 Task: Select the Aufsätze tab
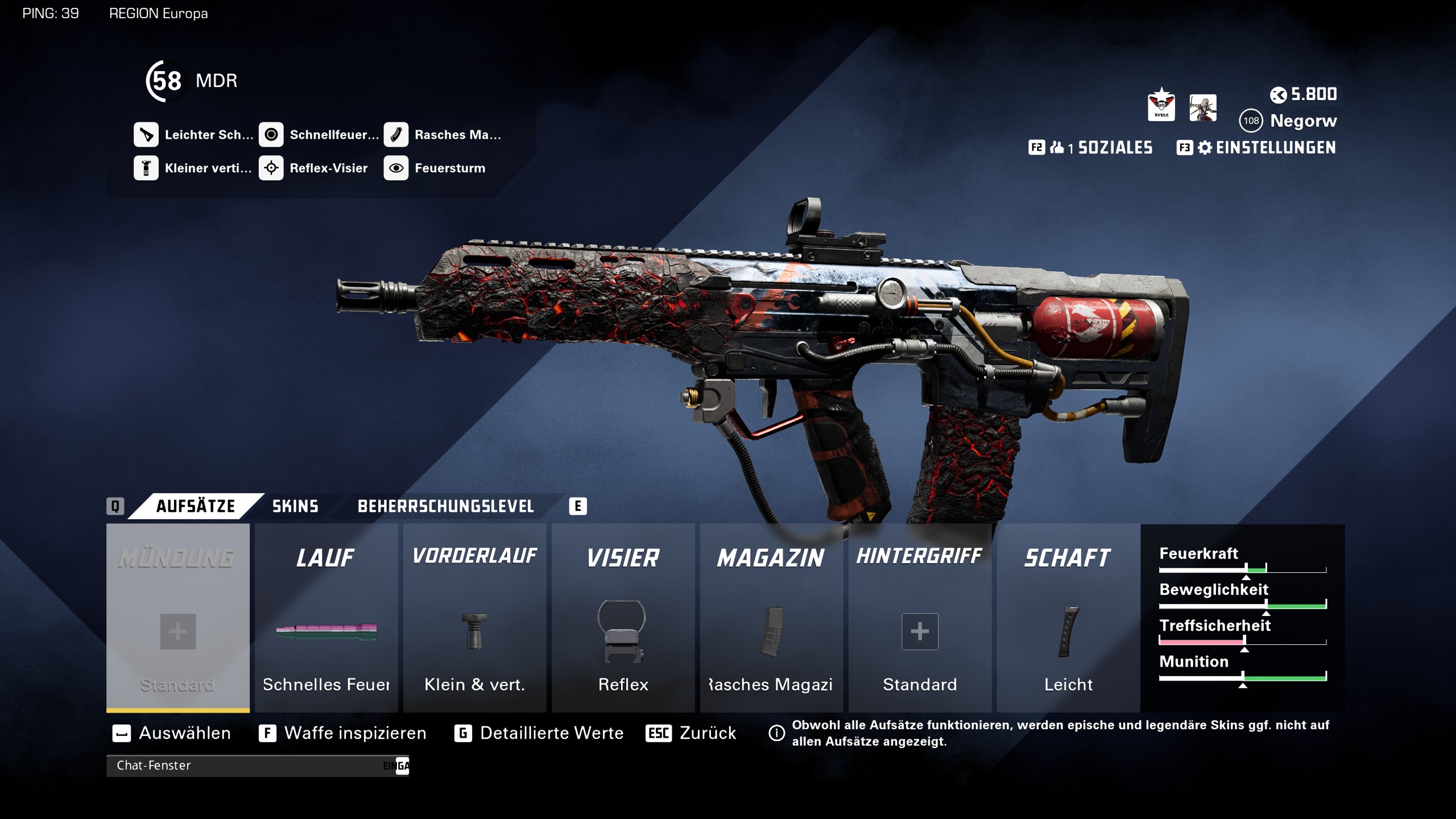(195, 506)
